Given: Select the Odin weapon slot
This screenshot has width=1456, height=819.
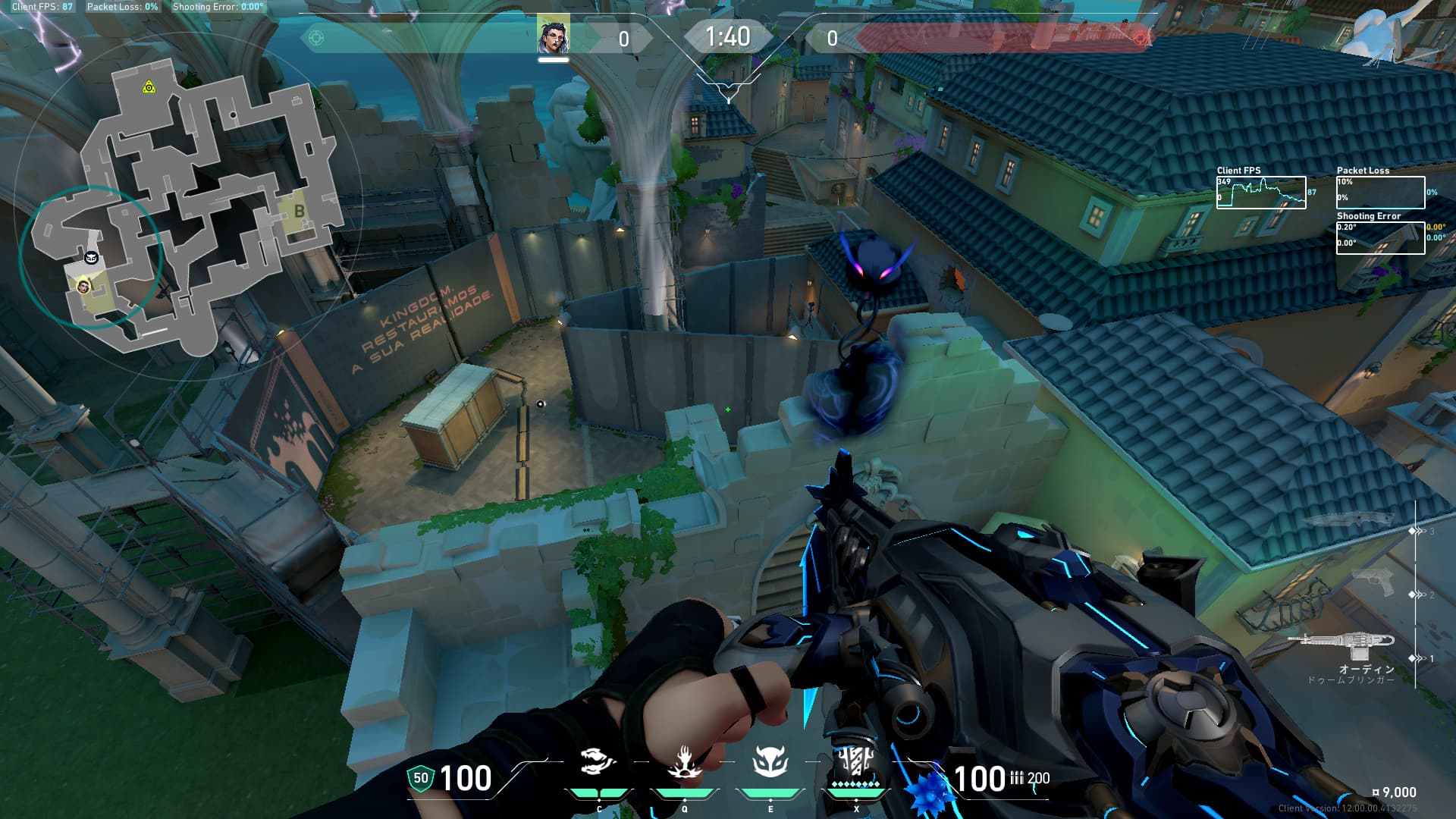Looking at the screenshot, I should coord(1341,646).
